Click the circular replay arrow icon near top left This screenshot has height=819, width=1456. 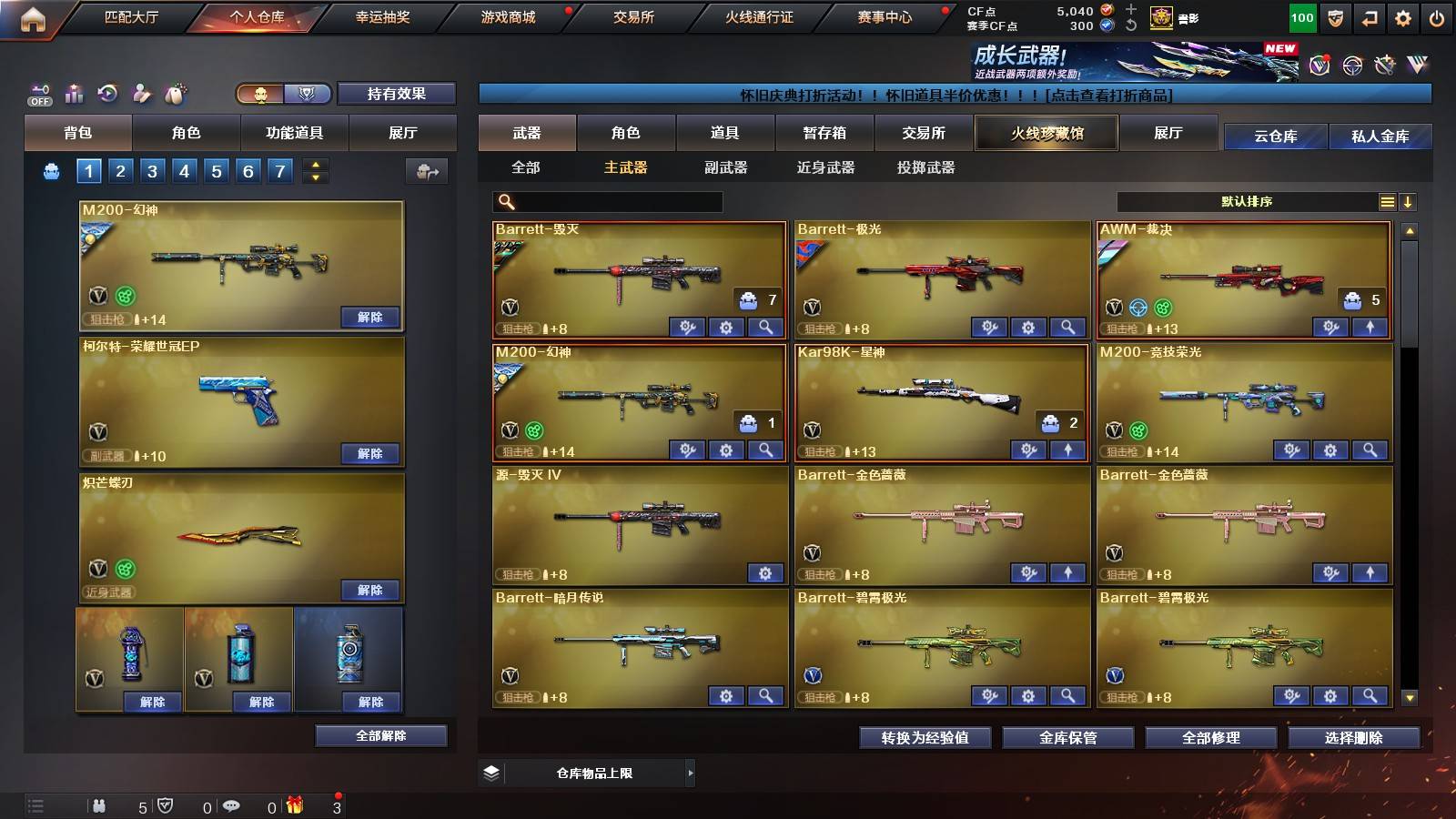(x=108, y=94)
